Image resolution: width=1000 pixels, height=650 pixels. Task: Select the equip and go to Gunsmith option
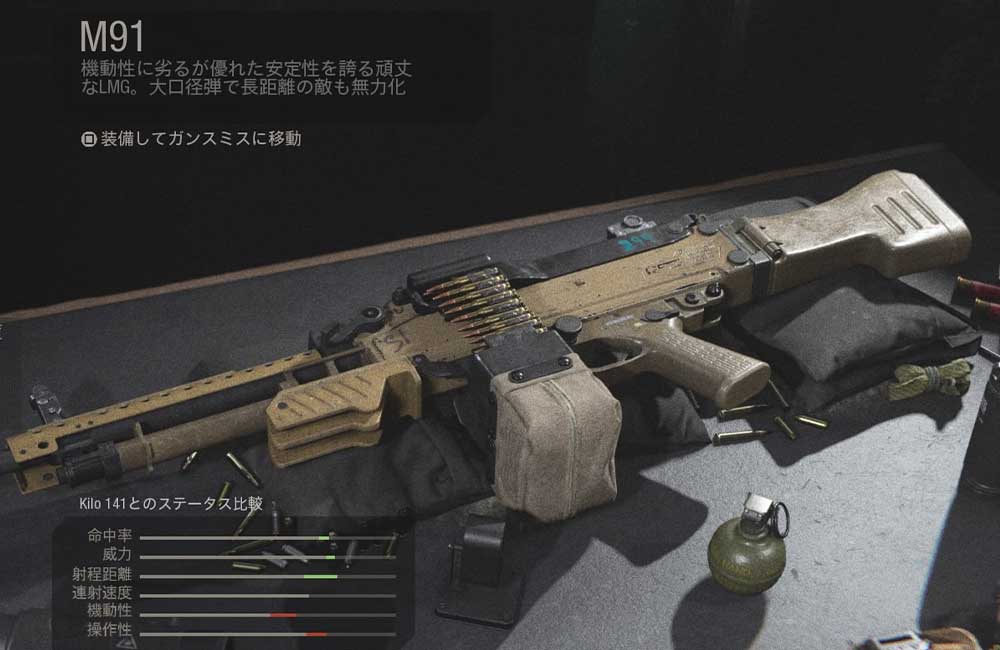191,139
